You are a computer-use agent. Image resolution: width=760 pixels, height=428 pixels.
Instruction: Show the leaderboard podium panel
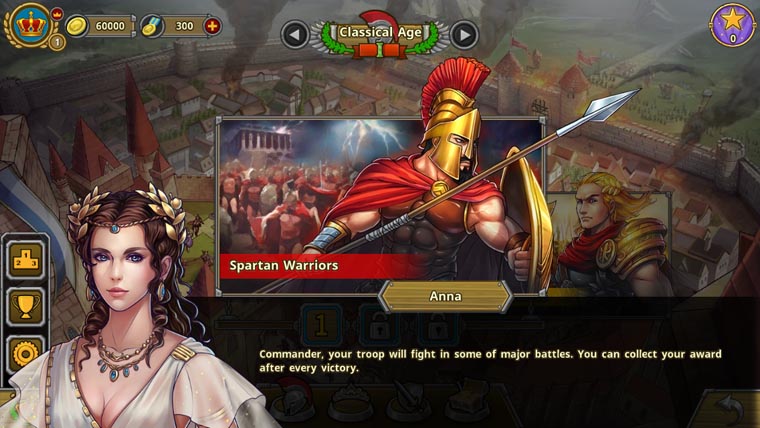tap(25, 260)
